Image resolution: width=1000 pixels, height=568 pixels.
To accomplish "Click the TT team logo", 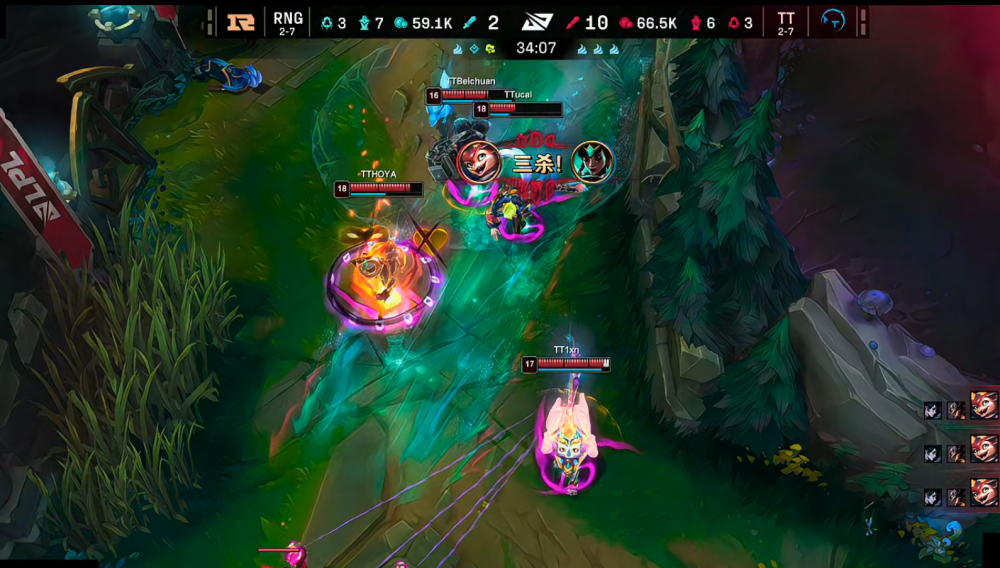I will 832,22.
